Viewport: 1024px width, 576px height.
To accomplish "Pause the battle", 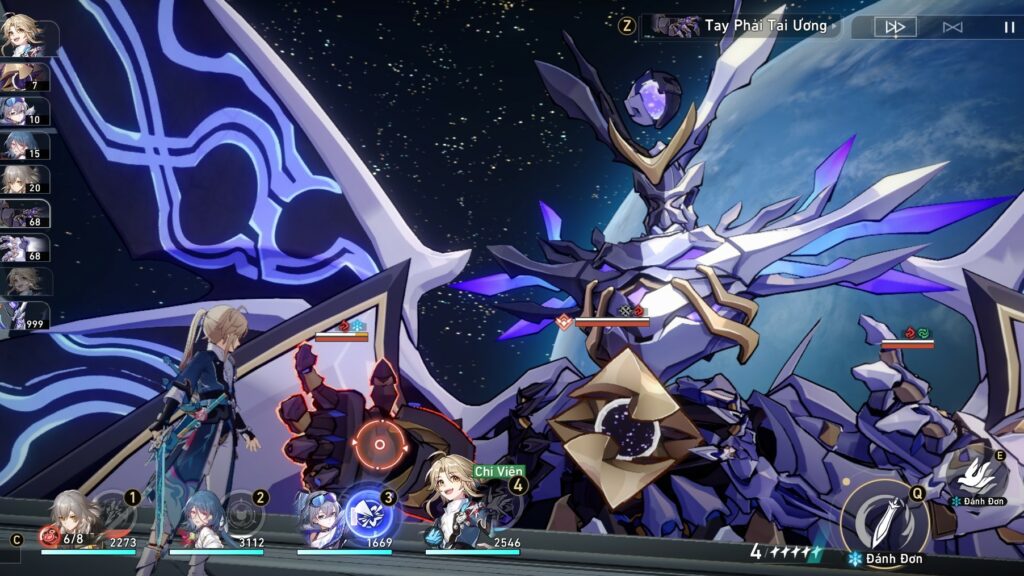I will pos(1008,27).
